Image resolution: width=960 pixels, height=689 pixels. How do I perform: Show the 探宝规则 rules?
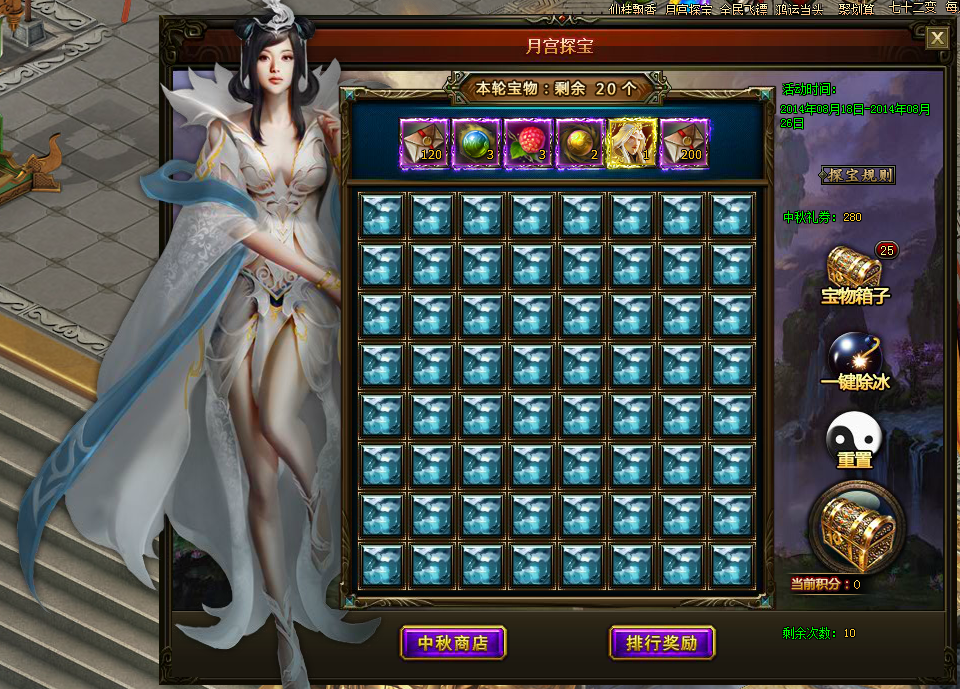point(857,175)
